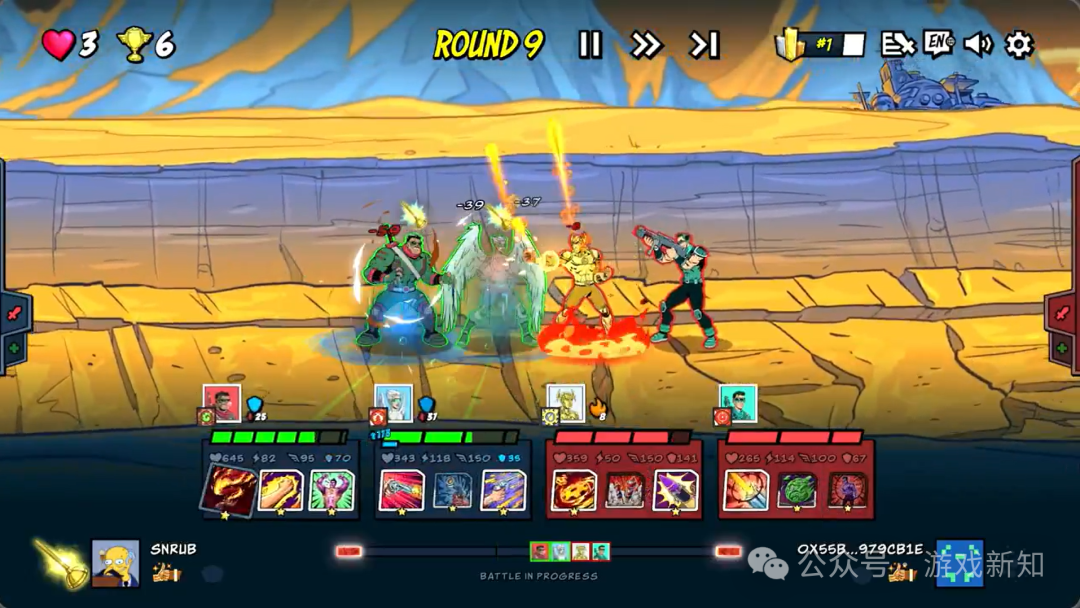The width and height of the screenshot is (1080, 608).
Task: Inspect the green monster ability card
Action: pyautogui.click(x=797, y=490)
